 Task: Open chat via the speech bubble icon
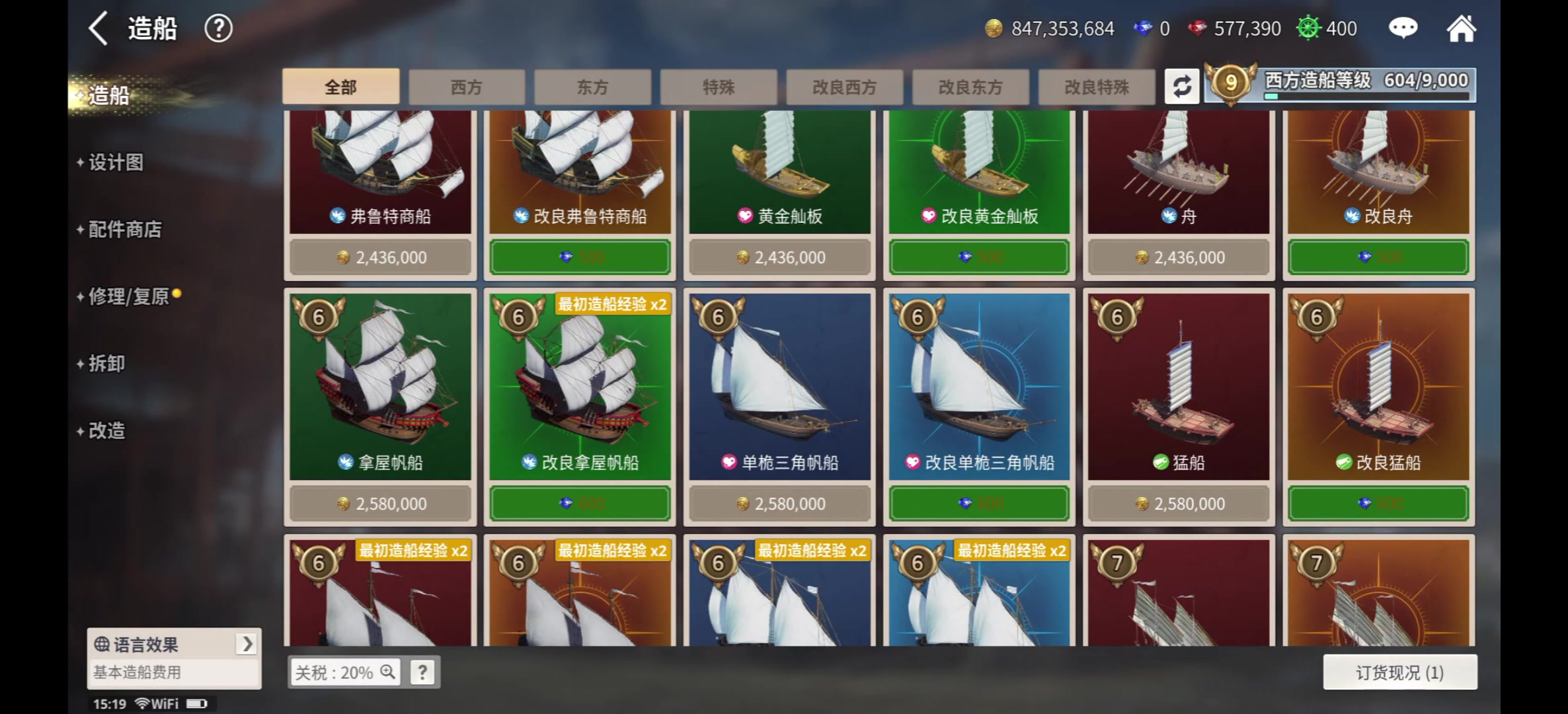coord(1403,28)
